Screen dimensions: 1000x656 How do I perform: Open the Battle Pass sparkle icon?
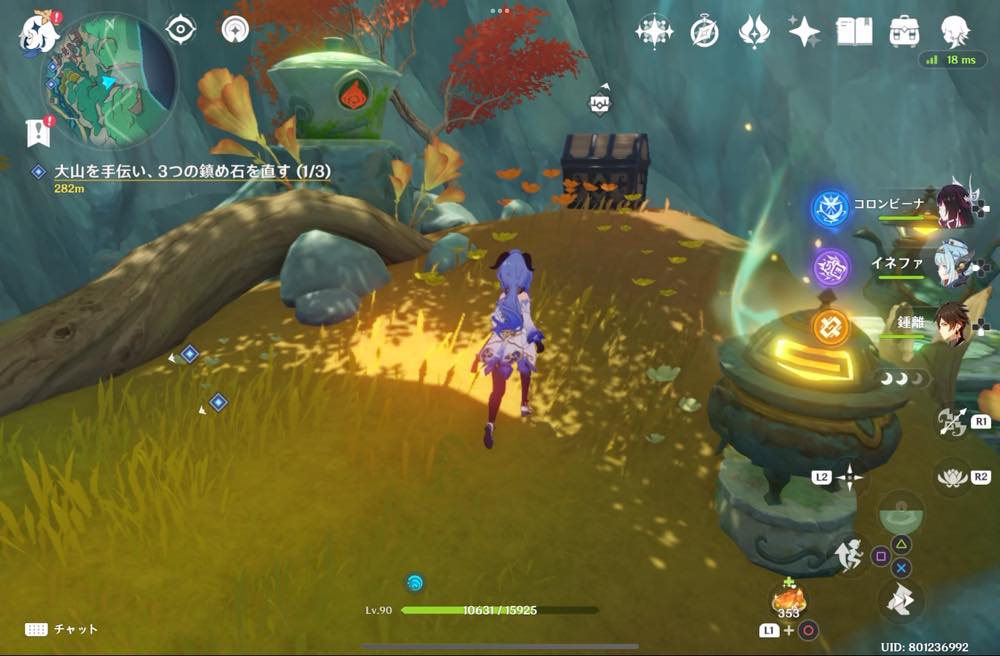[x=804, y=31]
